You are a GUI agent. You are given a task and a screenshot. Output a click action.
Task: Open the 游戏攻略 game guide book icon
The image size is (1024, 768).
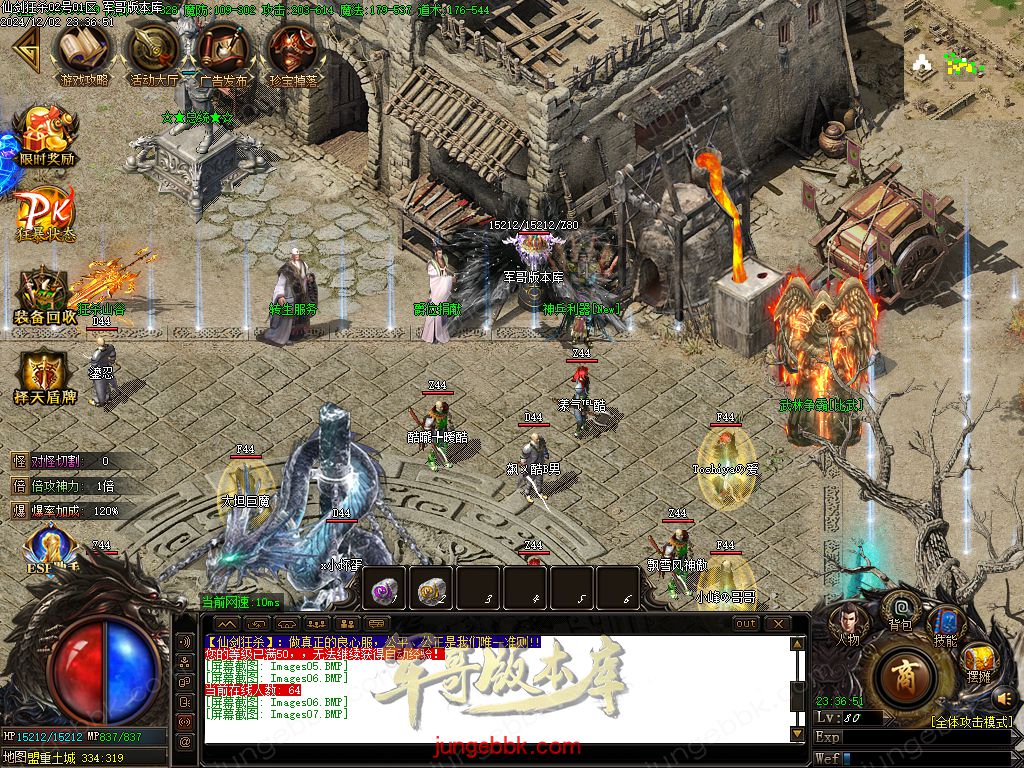85,48
